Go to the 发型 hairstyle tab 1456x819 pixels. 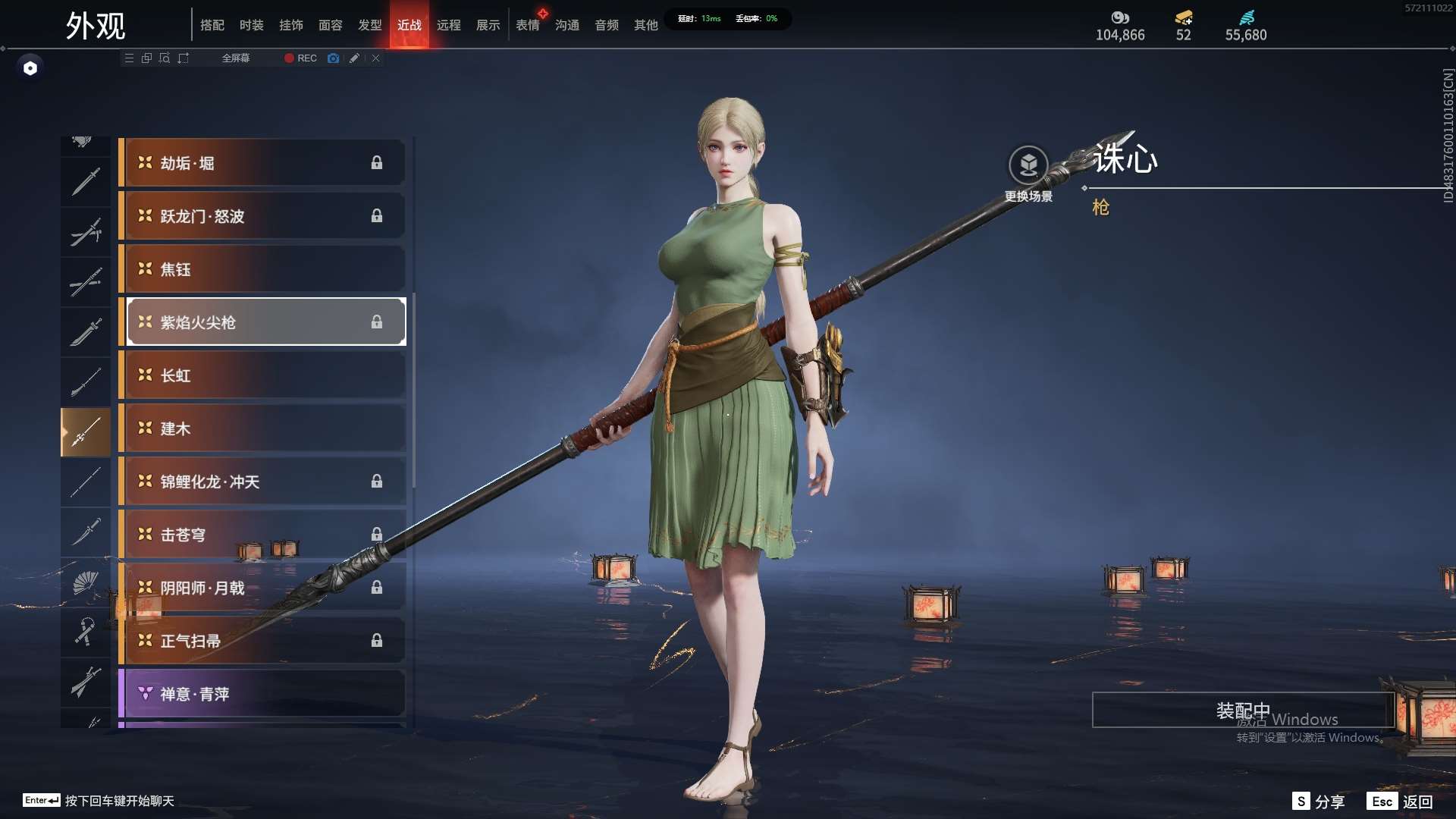tap(370, 25)
